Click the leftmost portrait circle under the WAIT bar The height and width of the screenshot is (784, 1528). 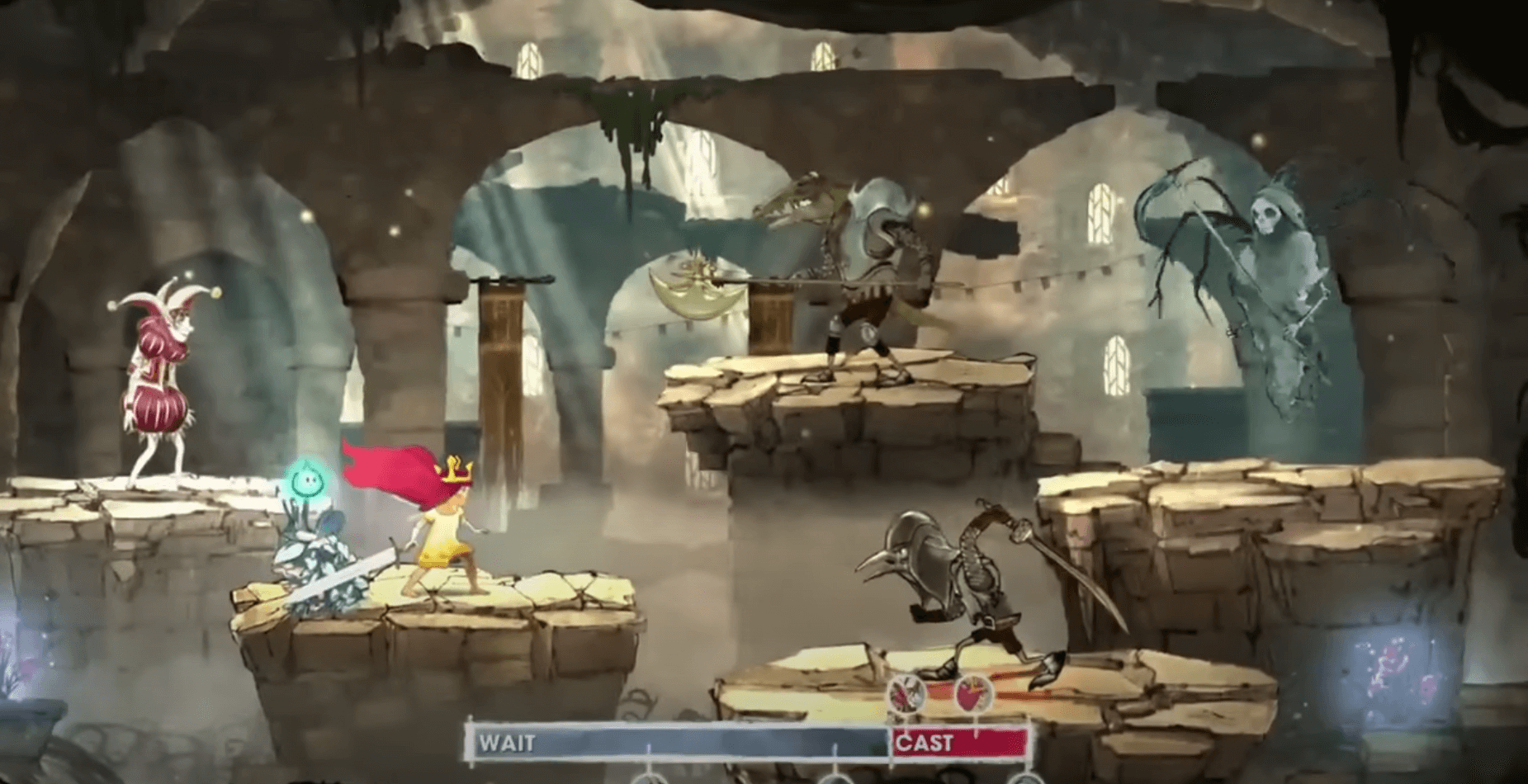[x=650, y=779]
